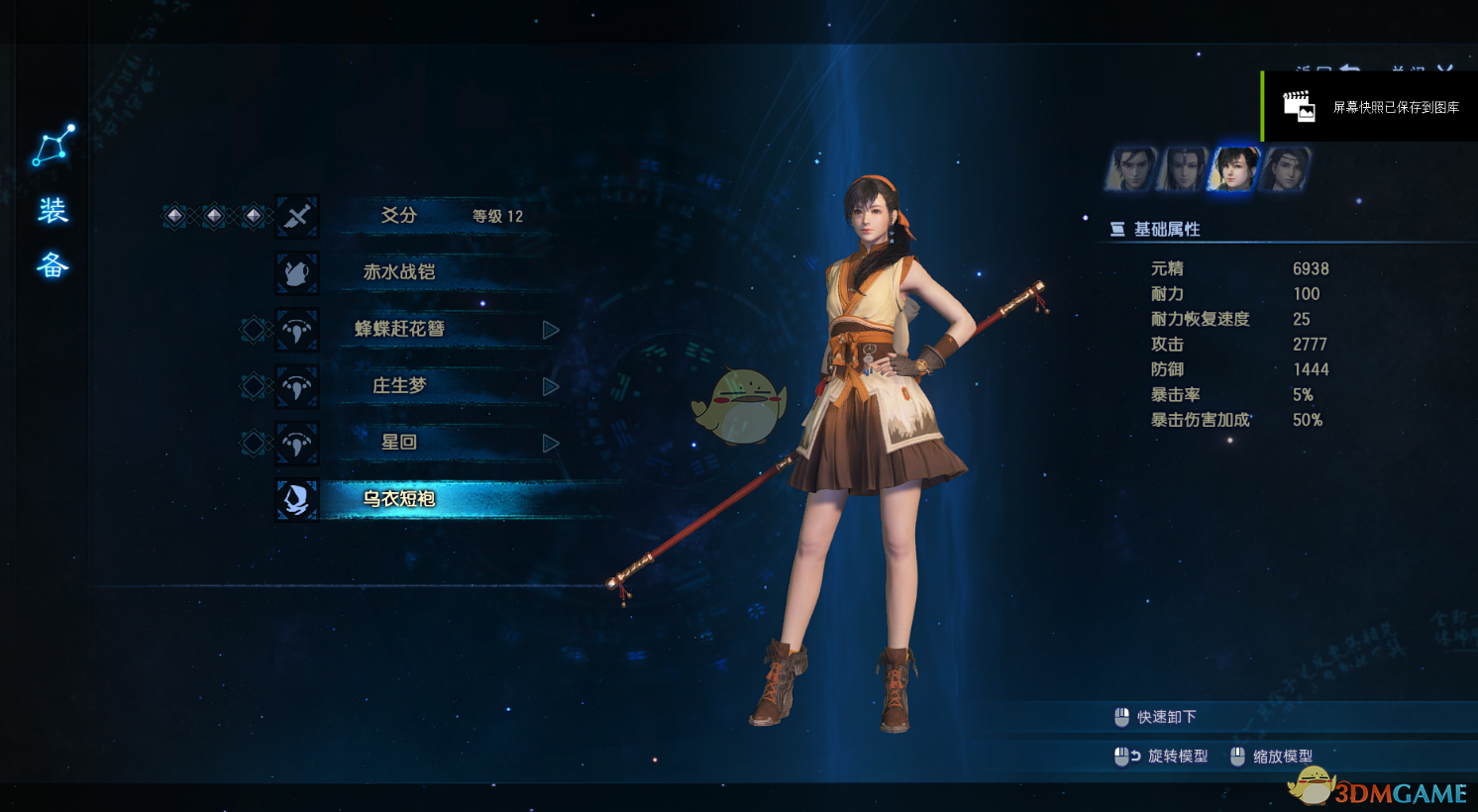Image resolution: width=1478 pixels, height=812 pixels.
Task: Switch to the headband-wearing character portrait
Action: [x=1285, y=168]
